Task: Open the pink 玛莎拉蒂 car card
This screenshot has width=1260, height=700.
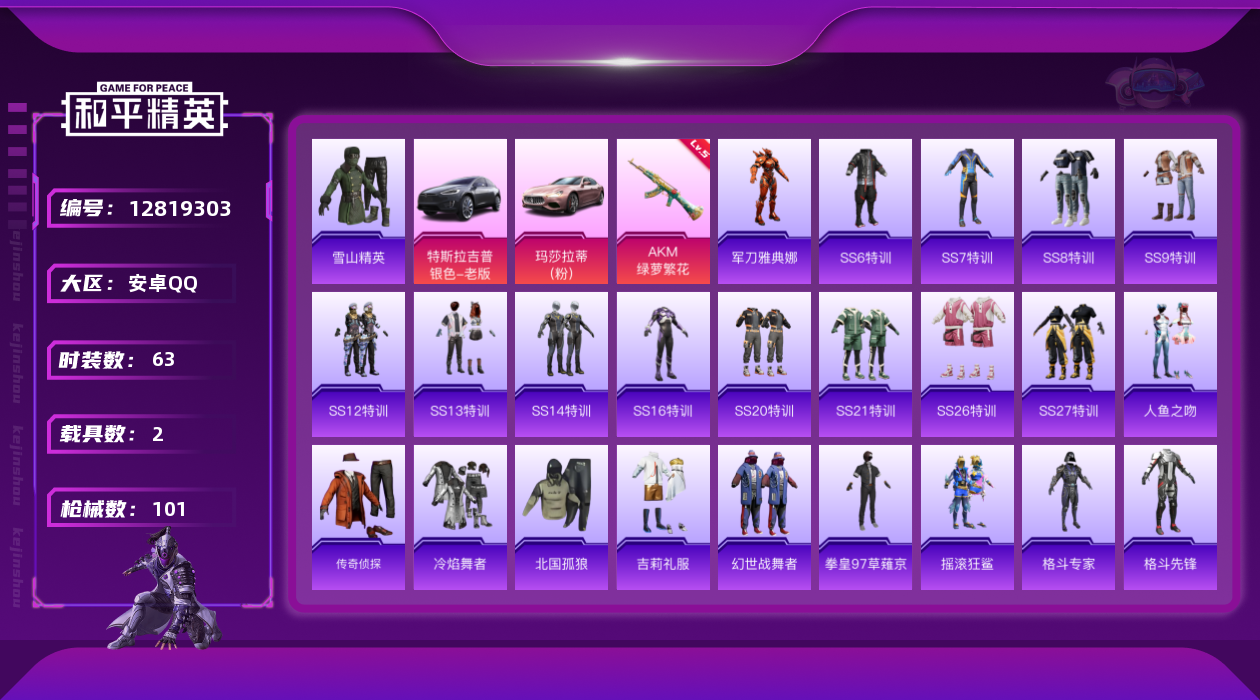Action: click(x=561, y=211)
